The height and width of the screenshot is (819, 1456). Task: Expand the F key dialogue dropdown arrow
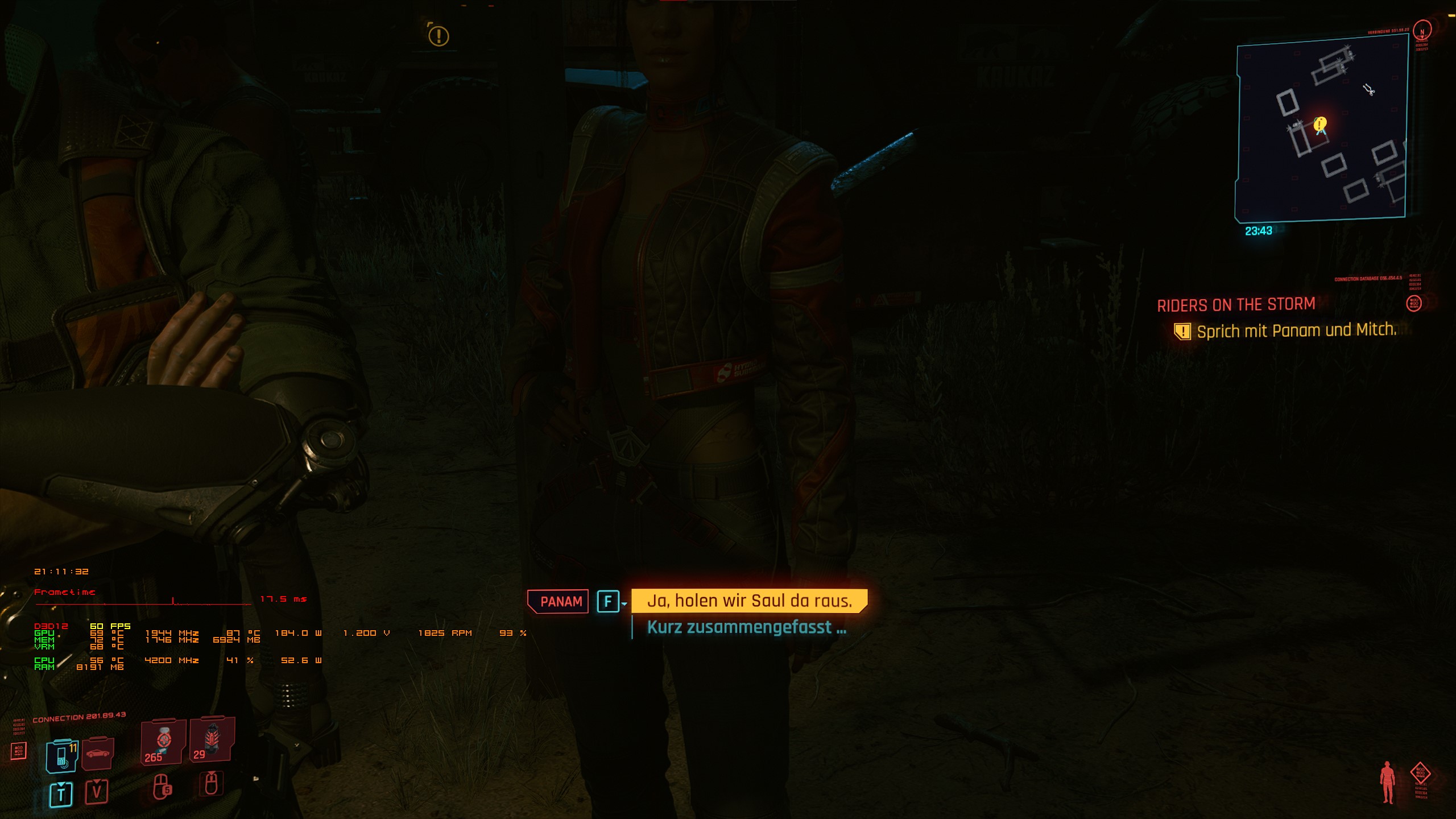(624, 605)
